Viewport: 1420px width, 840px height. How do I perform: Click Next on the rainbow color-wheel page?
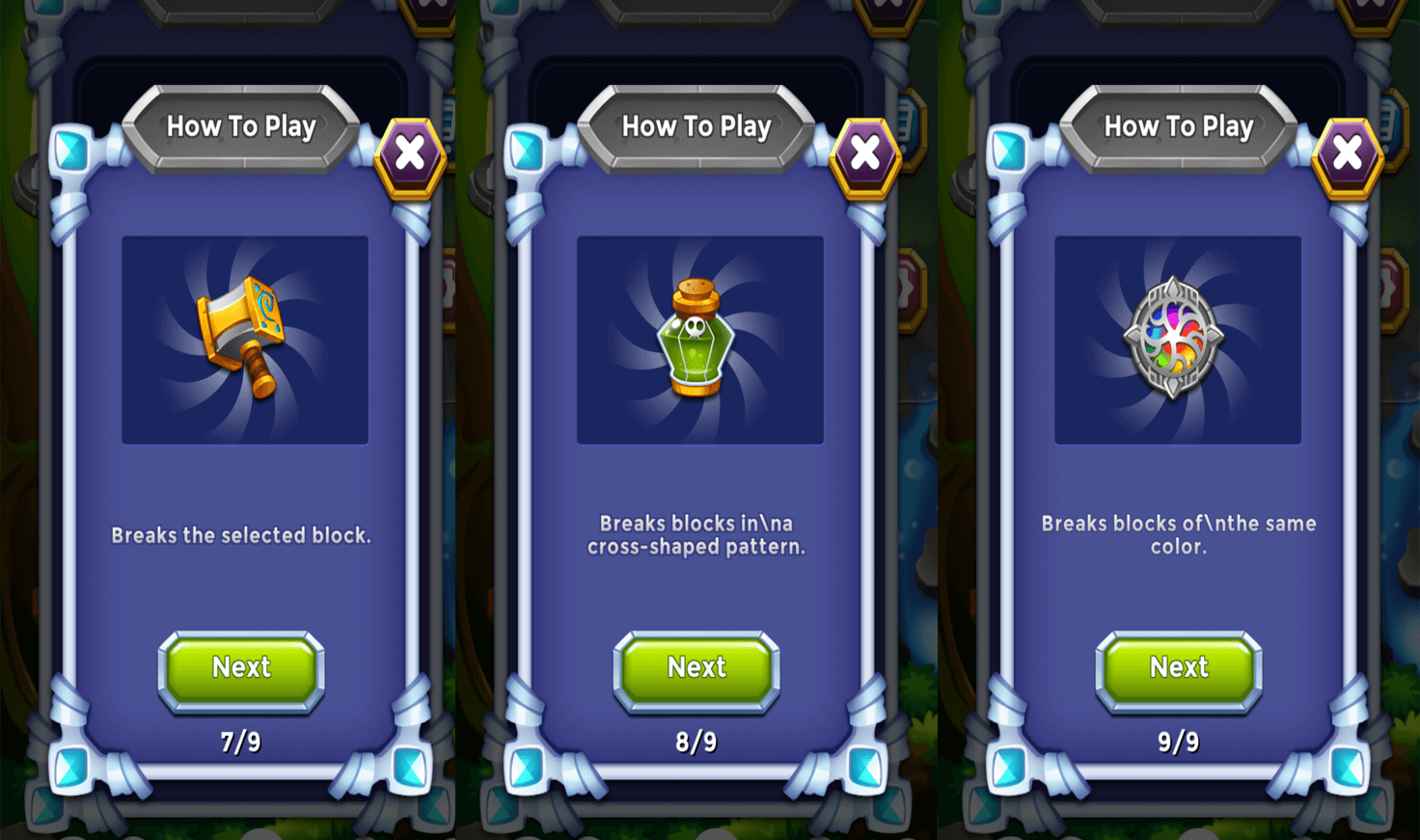(1179, 670)
